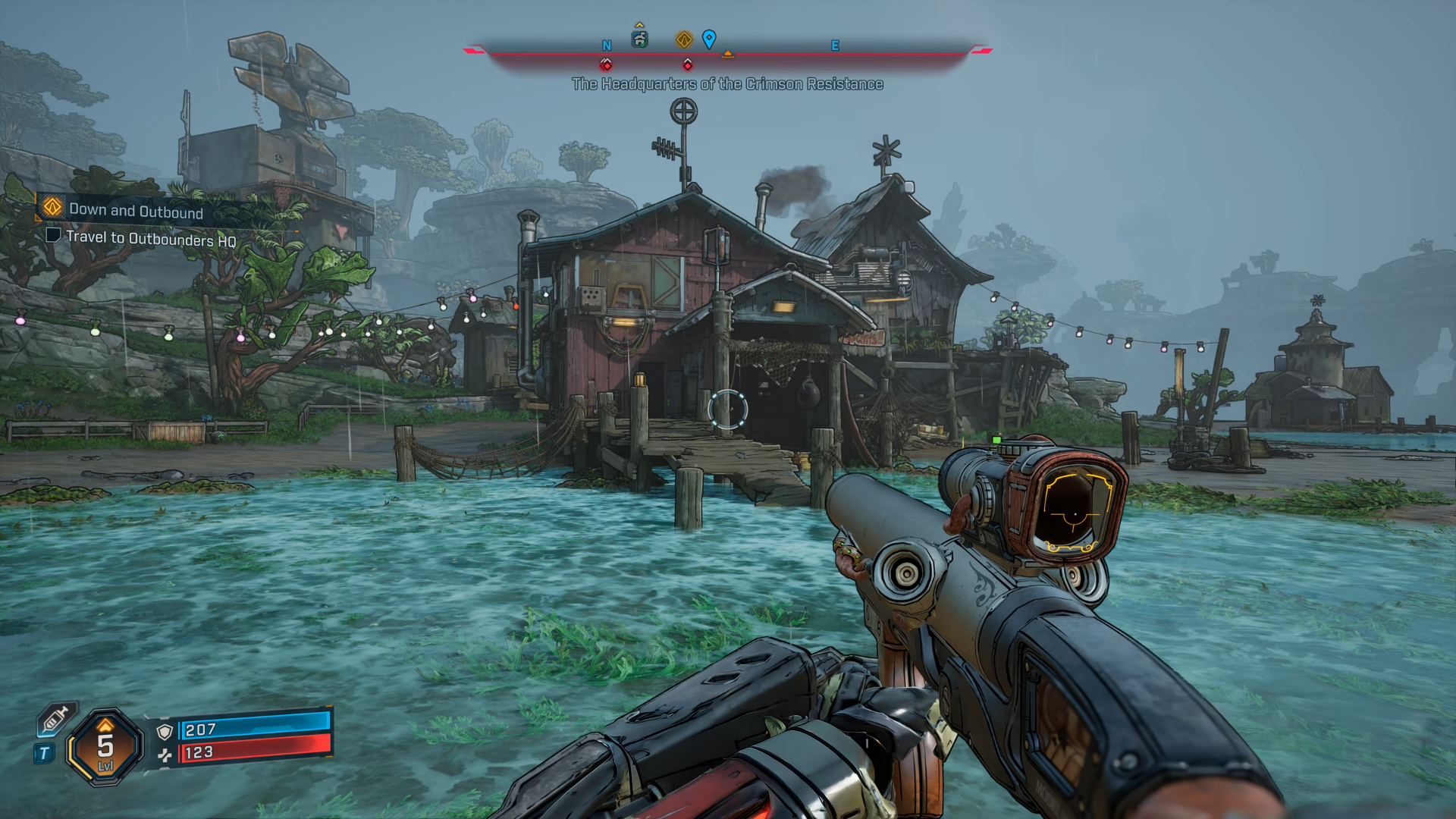This screenshot has height=819, width=1456.
Task: Expand the chevron atop the level 5 badge
Action: pos(105,724)
